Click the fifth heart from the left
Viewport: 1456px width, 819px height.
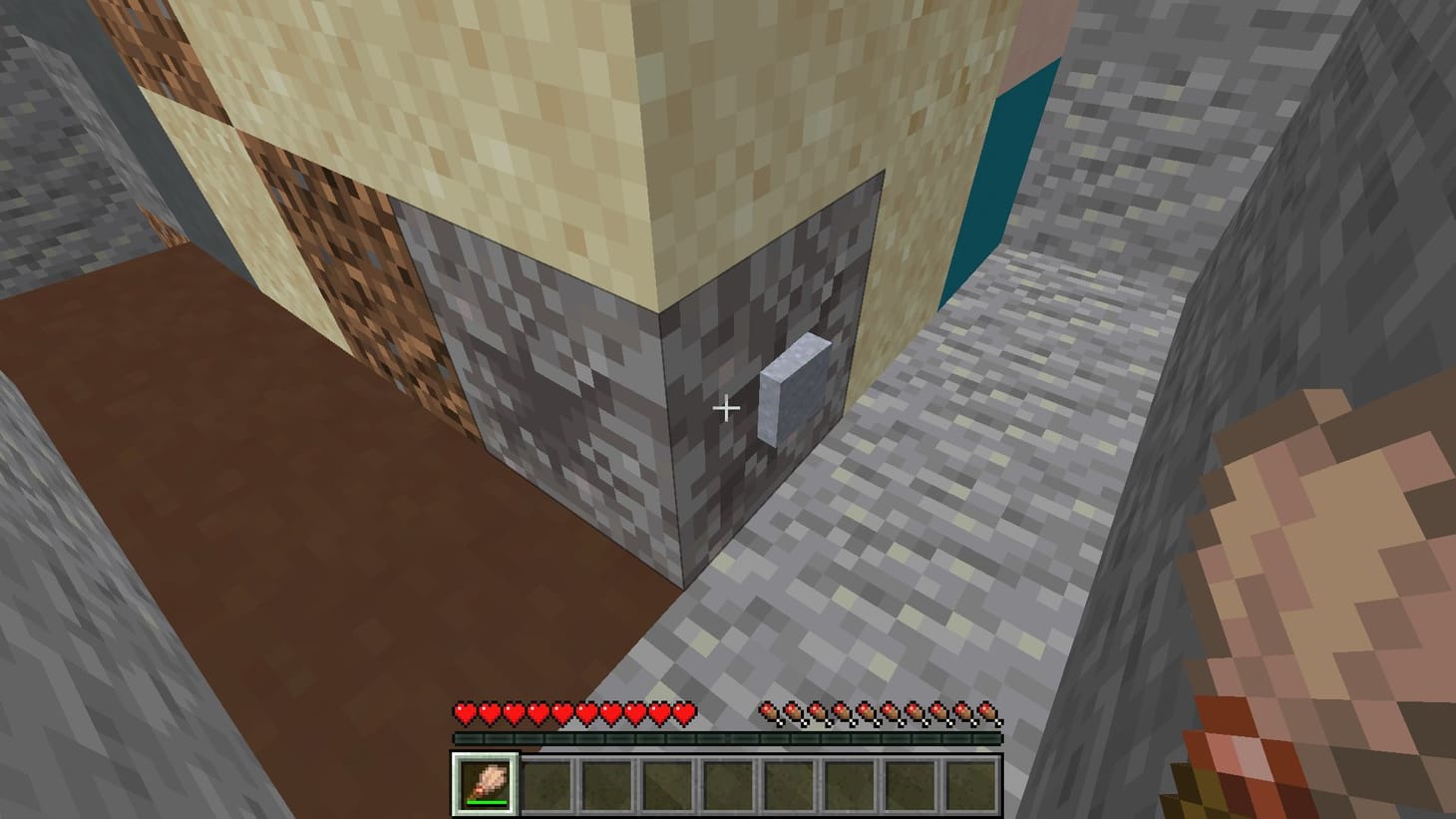click(562, 714)
